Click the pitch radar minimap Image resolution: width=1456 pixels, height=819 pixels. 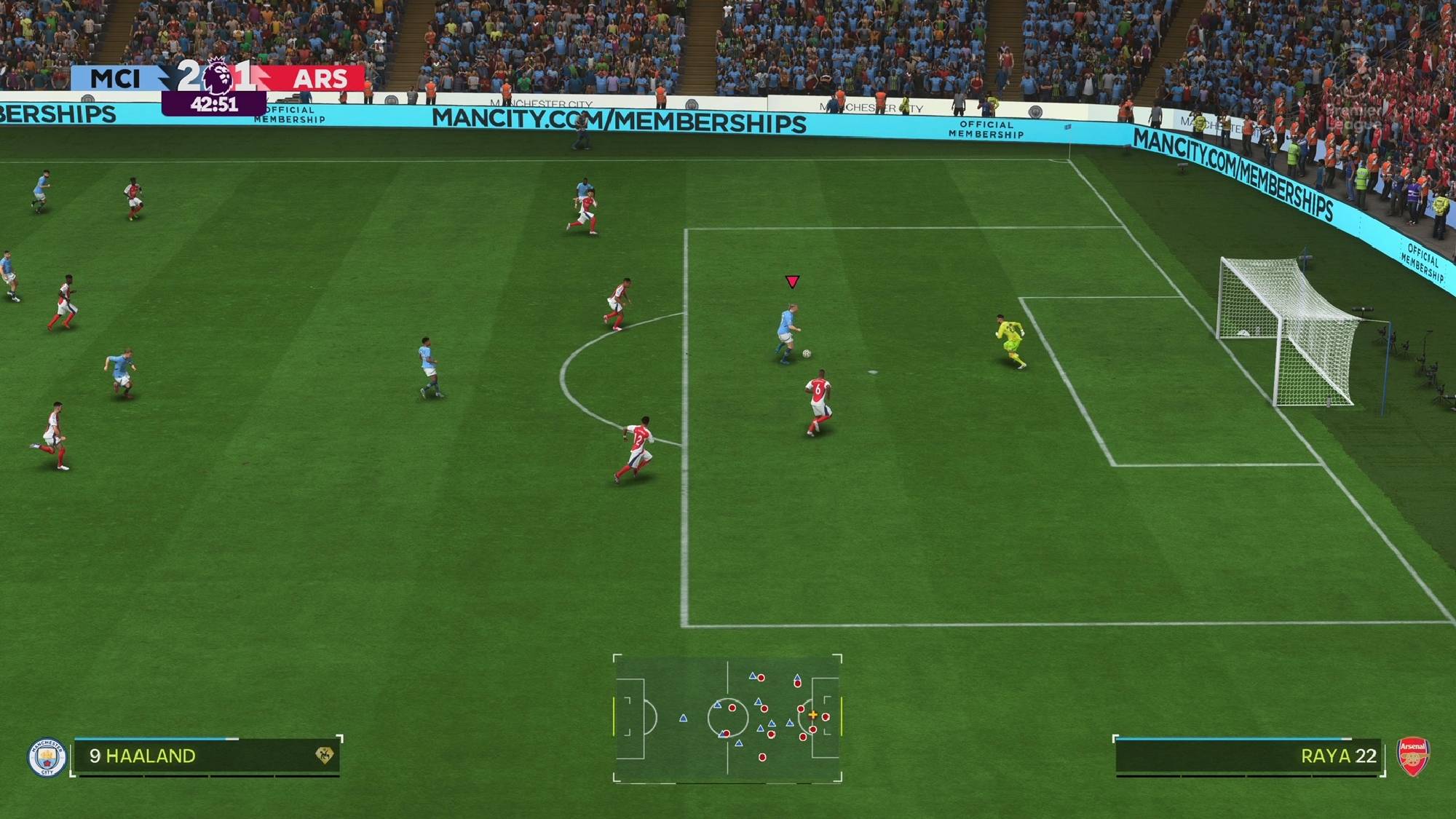pyautogui.click(x=727, y=718)
